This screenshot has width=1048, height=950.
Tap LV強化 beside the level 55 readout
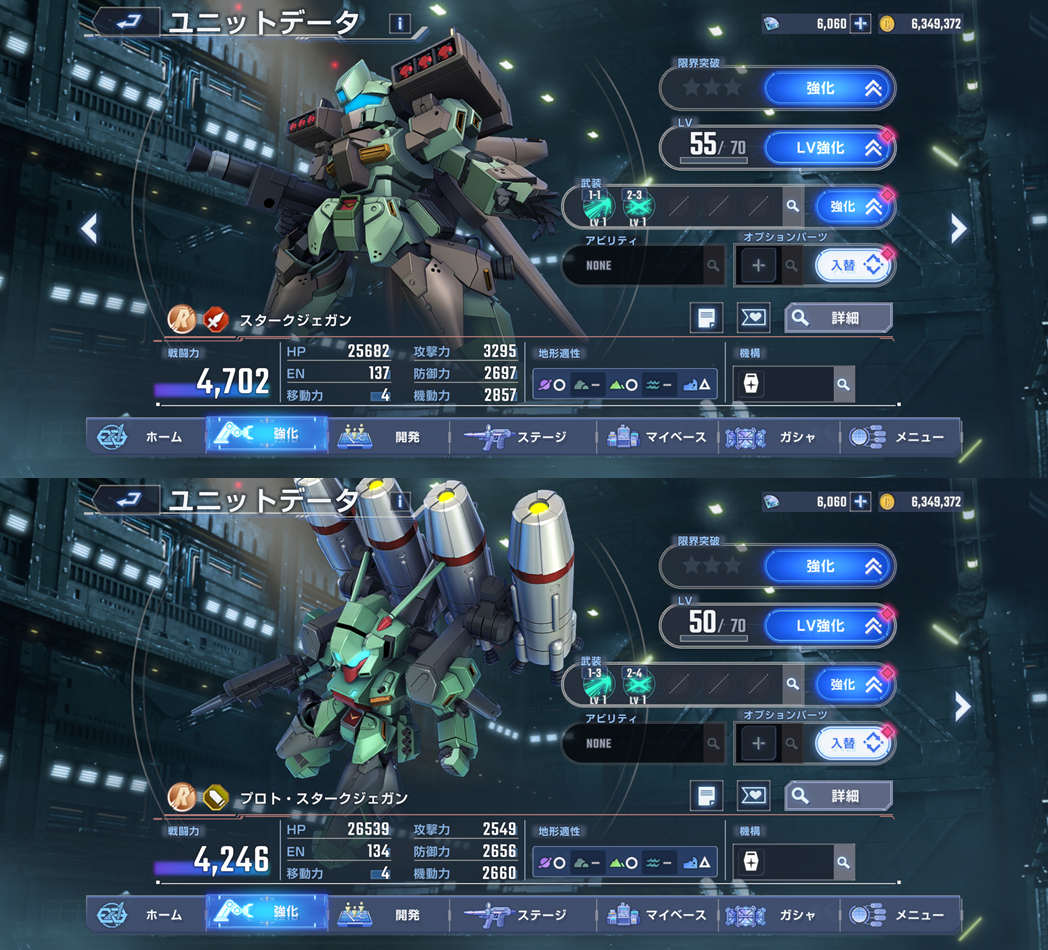pos(828,148)
